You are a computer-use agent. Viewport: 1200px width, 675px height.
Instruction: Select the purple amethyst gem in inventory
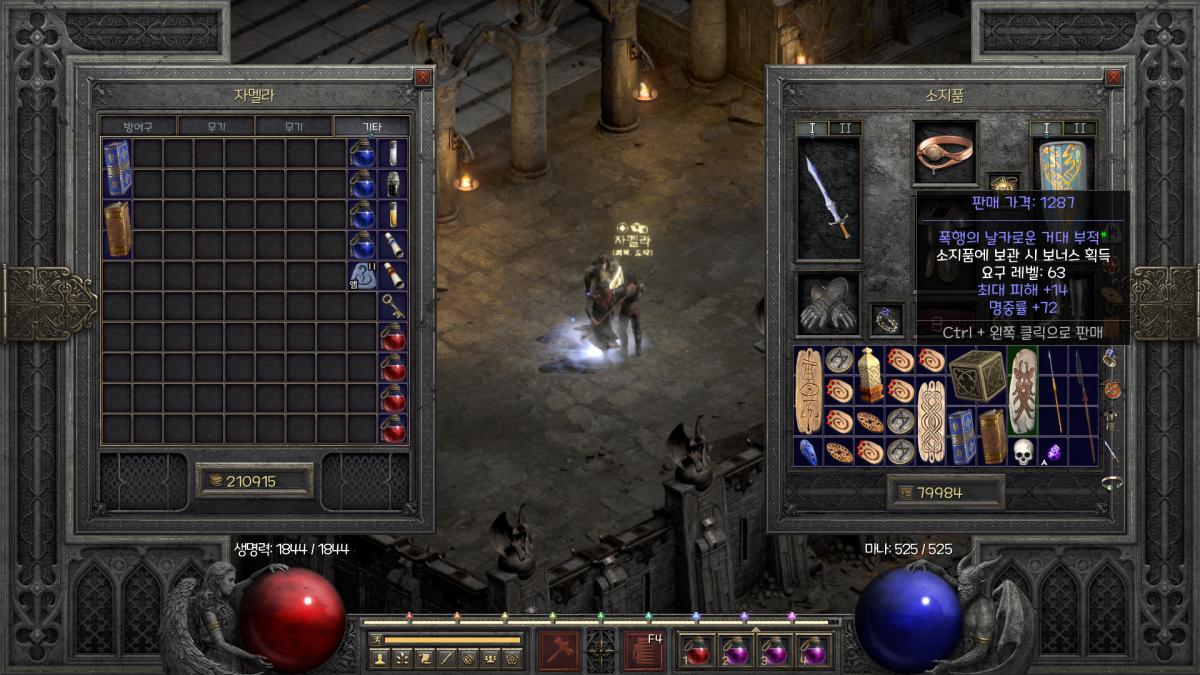click(x=1053, y=452)
